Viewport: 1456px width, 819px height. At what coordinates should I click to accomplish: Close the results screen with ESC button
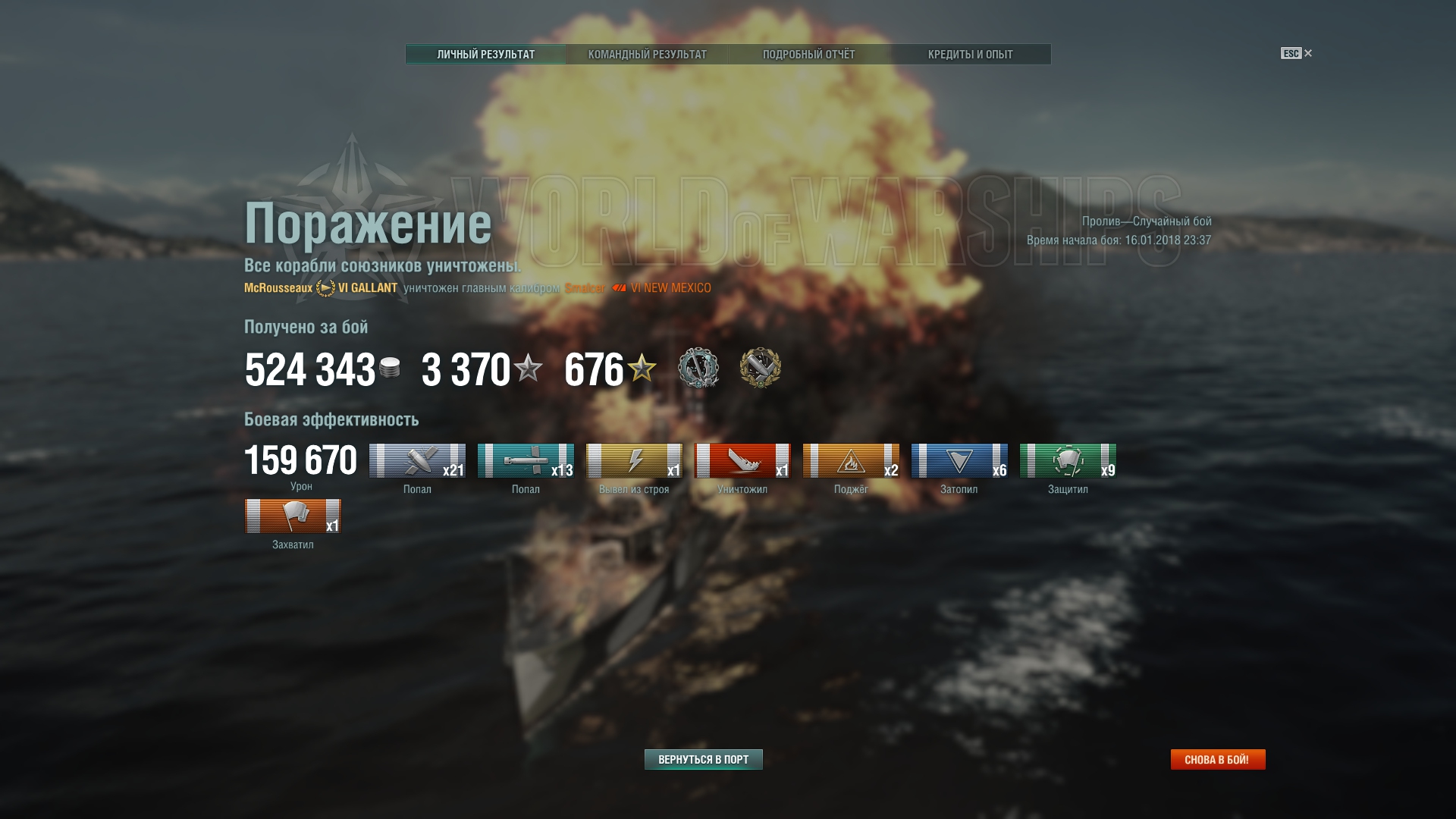coord(1296,53)
